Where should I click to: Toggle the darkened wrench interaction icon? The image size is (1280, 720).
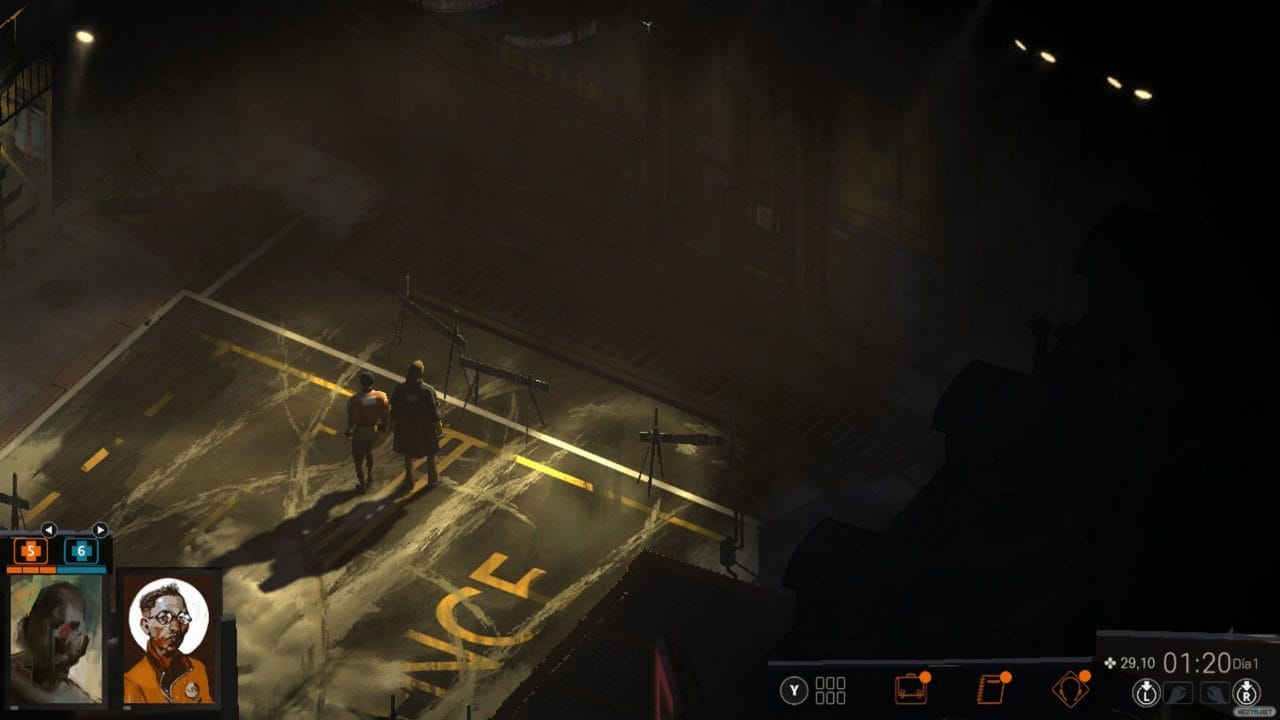tap(1213, 690)
